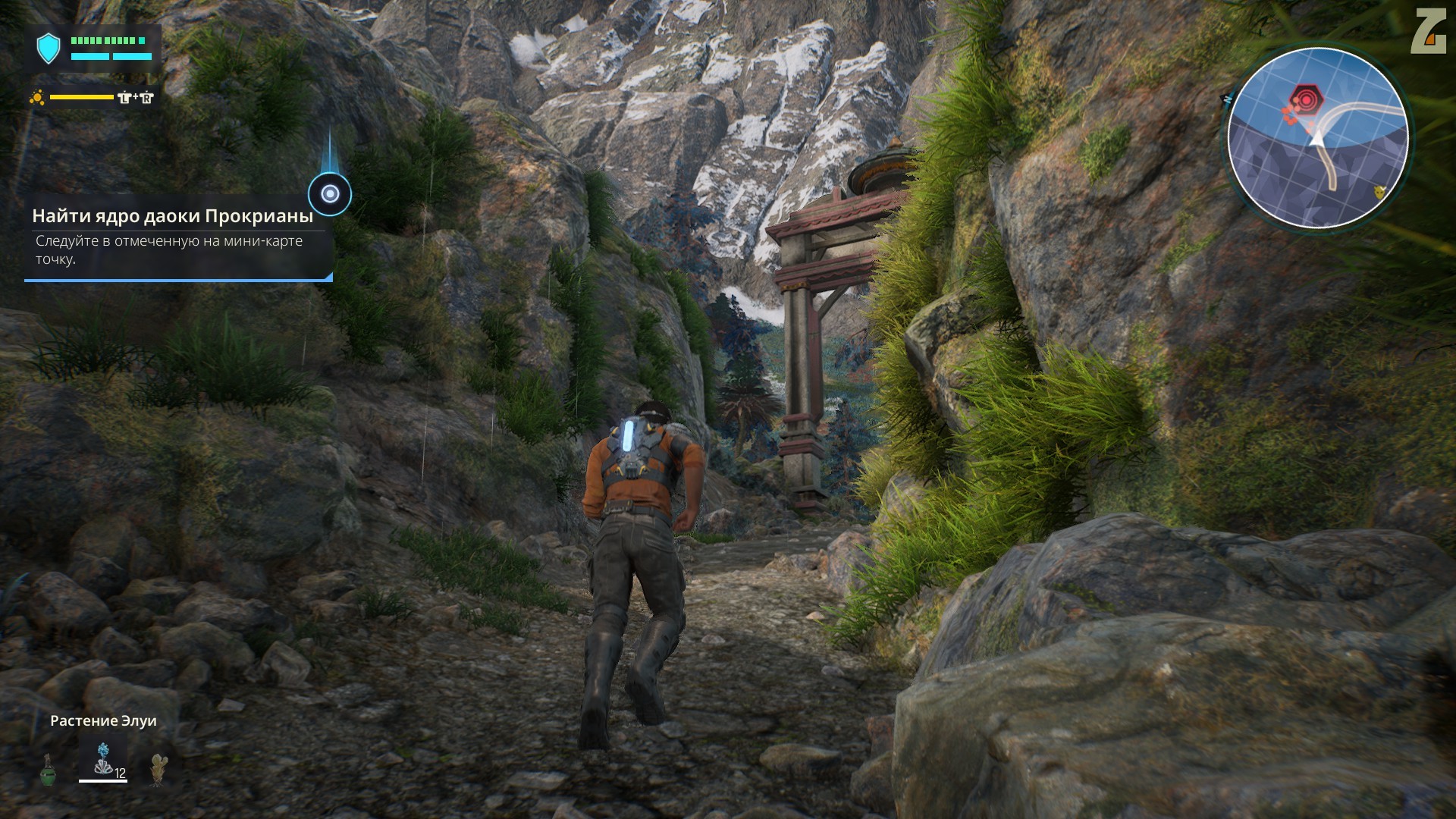Click the Z watermark logo
Screen dimensions: 1456x819
click(x=1428, y=32)
